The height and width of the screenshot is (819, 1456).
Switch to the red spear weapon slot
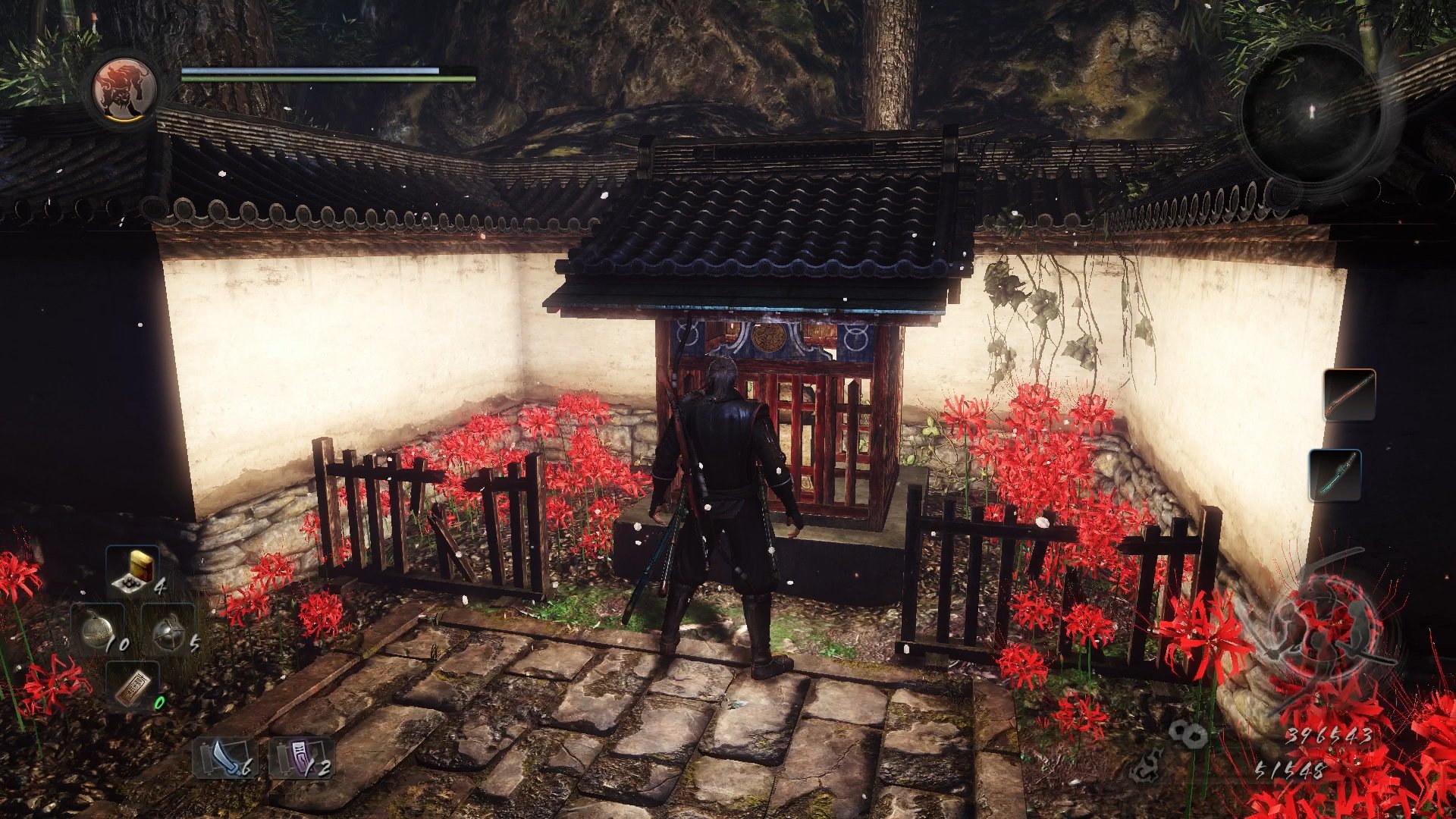pyautogui.click(x=1350, y=394)
